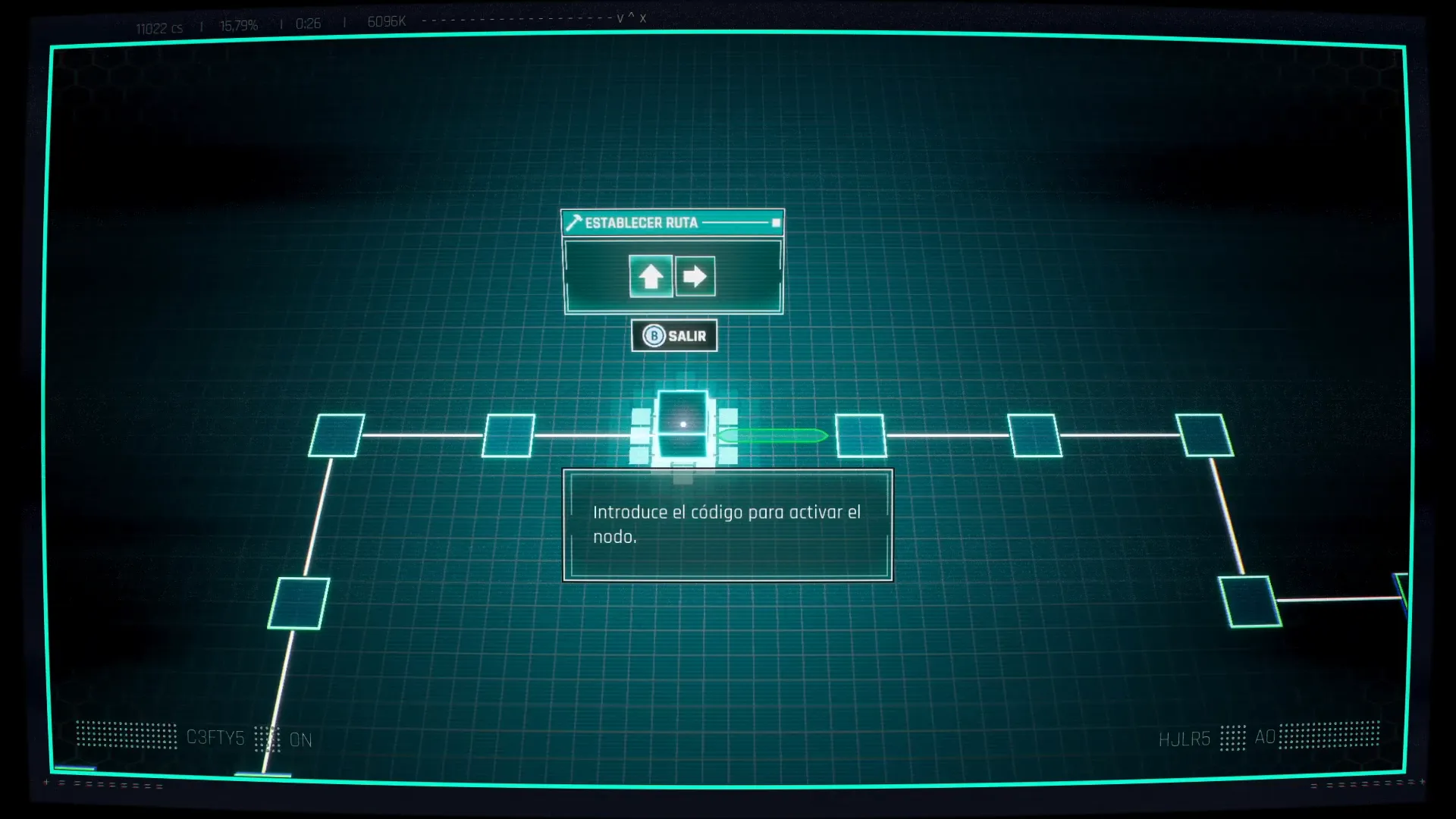
Task: Click the green progress connector between nodes
Action: (x=773, y=435)
